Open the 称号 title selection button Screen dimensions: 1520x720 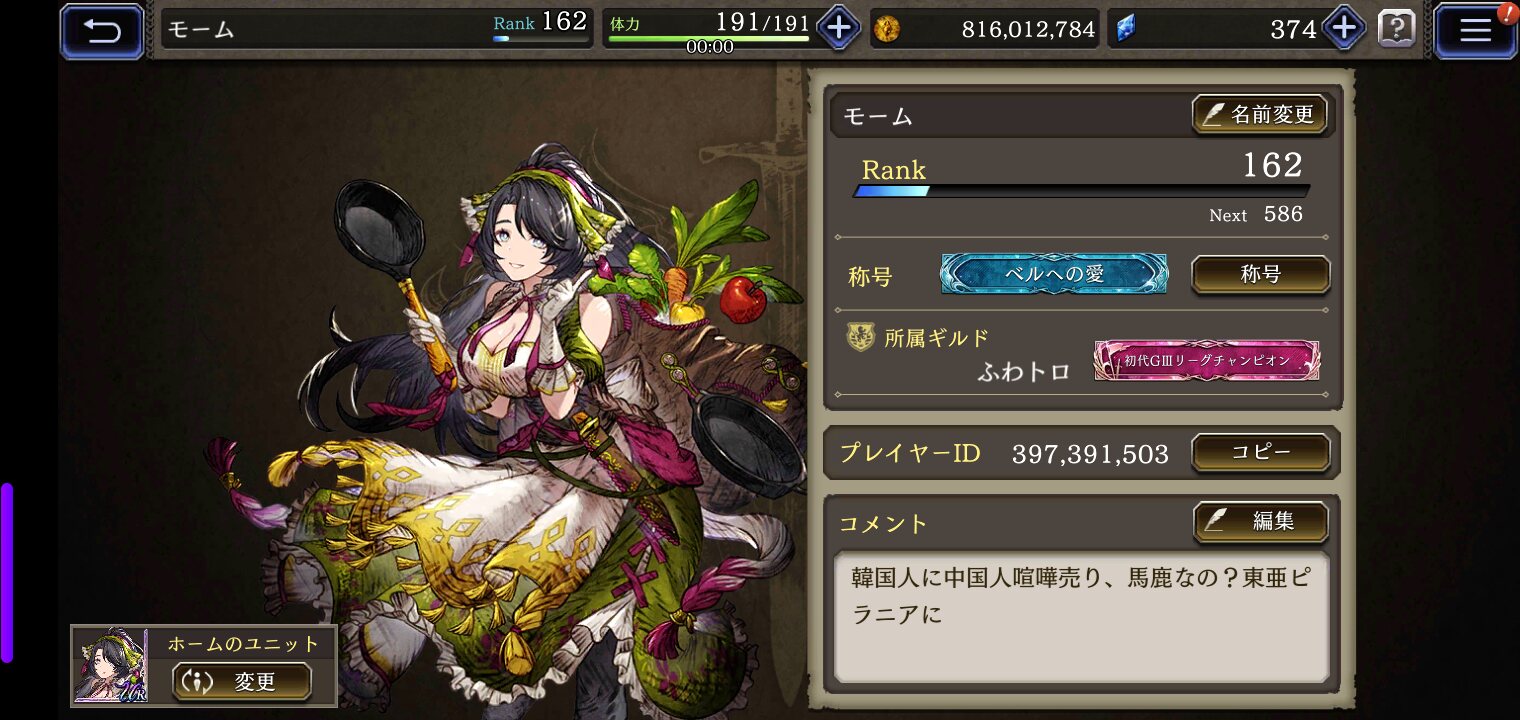[1260, 274]
